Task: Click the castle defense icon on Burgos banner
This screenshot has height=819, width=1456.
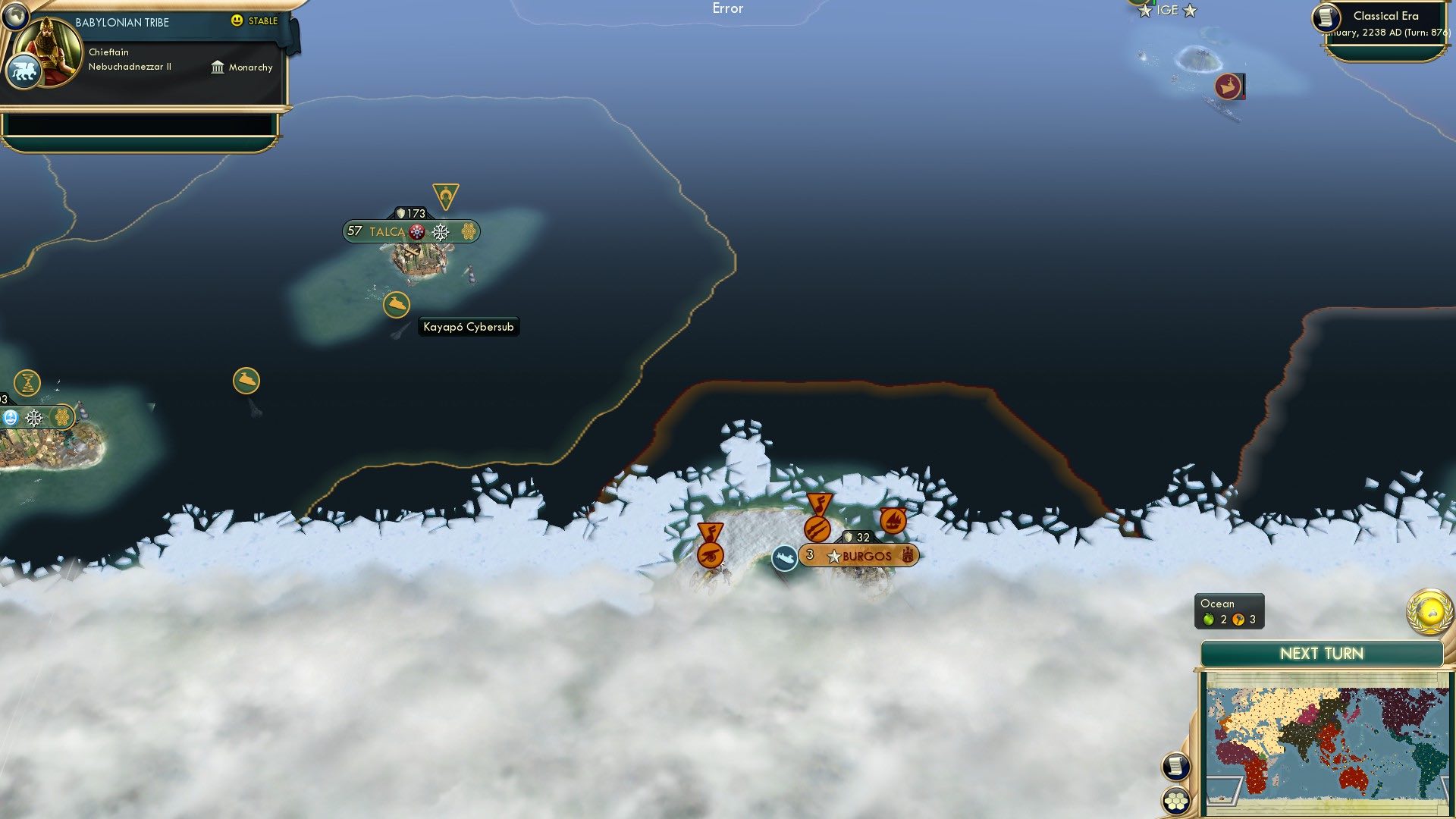Action: coord(907,555)
